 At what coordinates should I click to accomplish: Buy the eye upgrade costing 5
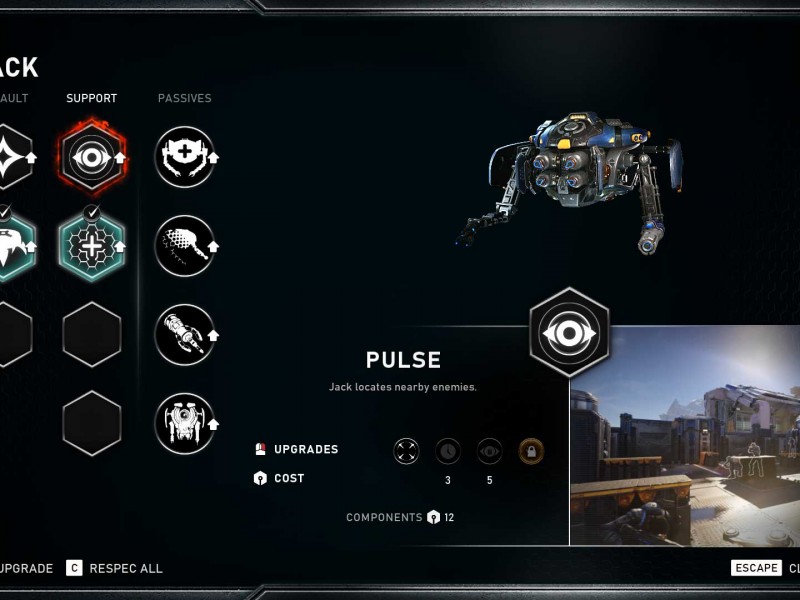[490, 451]
